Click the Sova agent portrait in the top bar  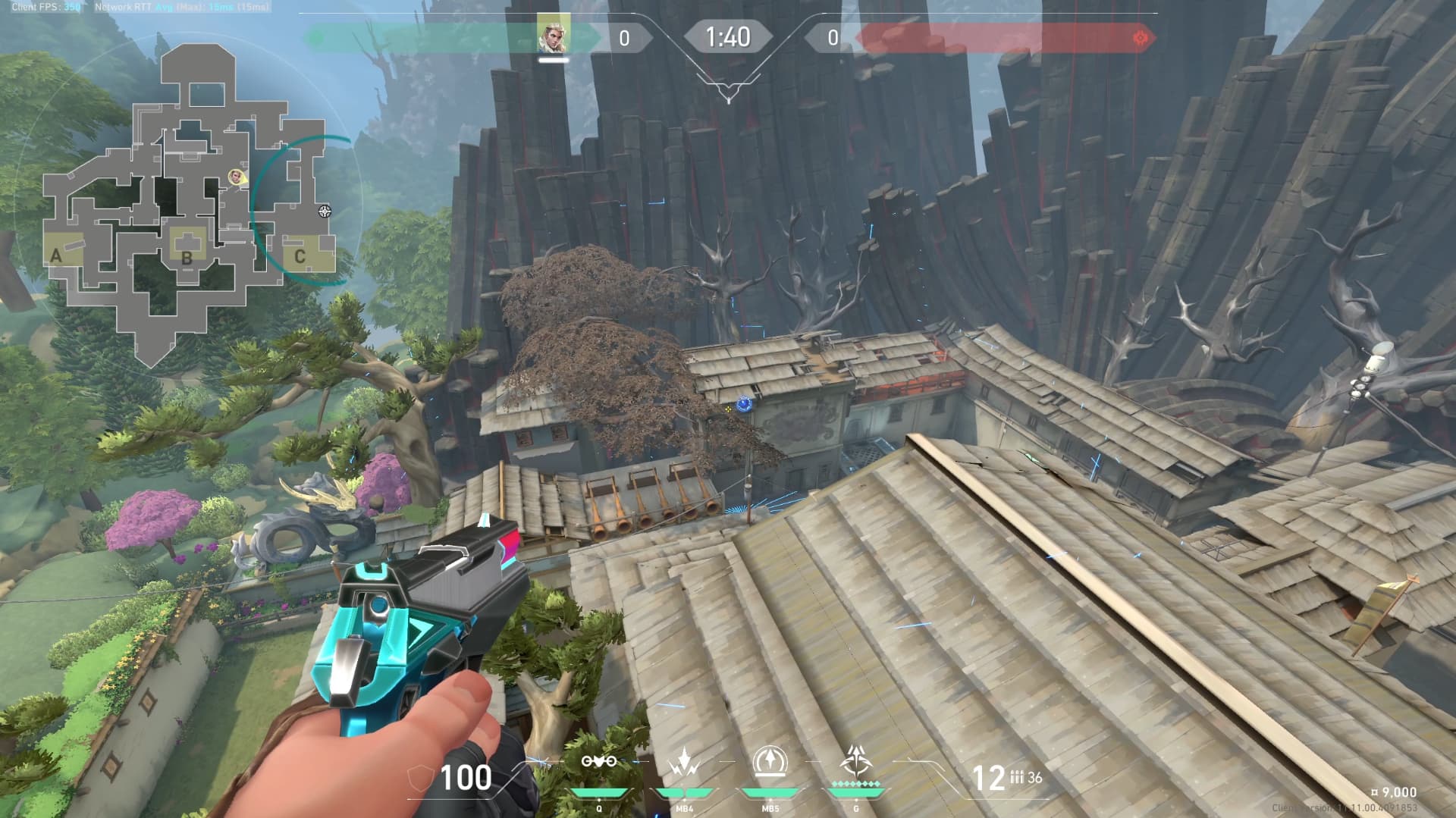tap(551, 36)
